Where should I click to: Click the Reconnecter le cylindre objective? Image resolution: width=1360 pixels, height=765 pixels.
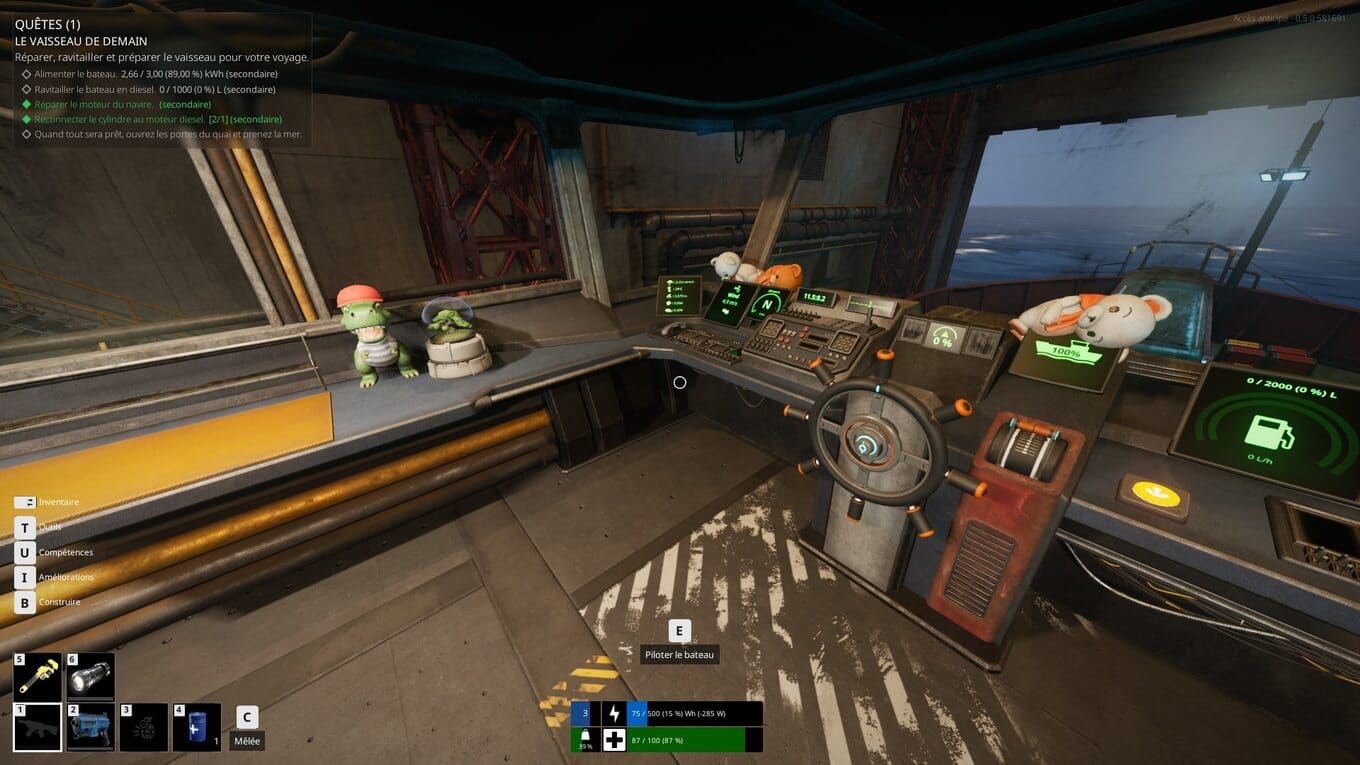158,119
